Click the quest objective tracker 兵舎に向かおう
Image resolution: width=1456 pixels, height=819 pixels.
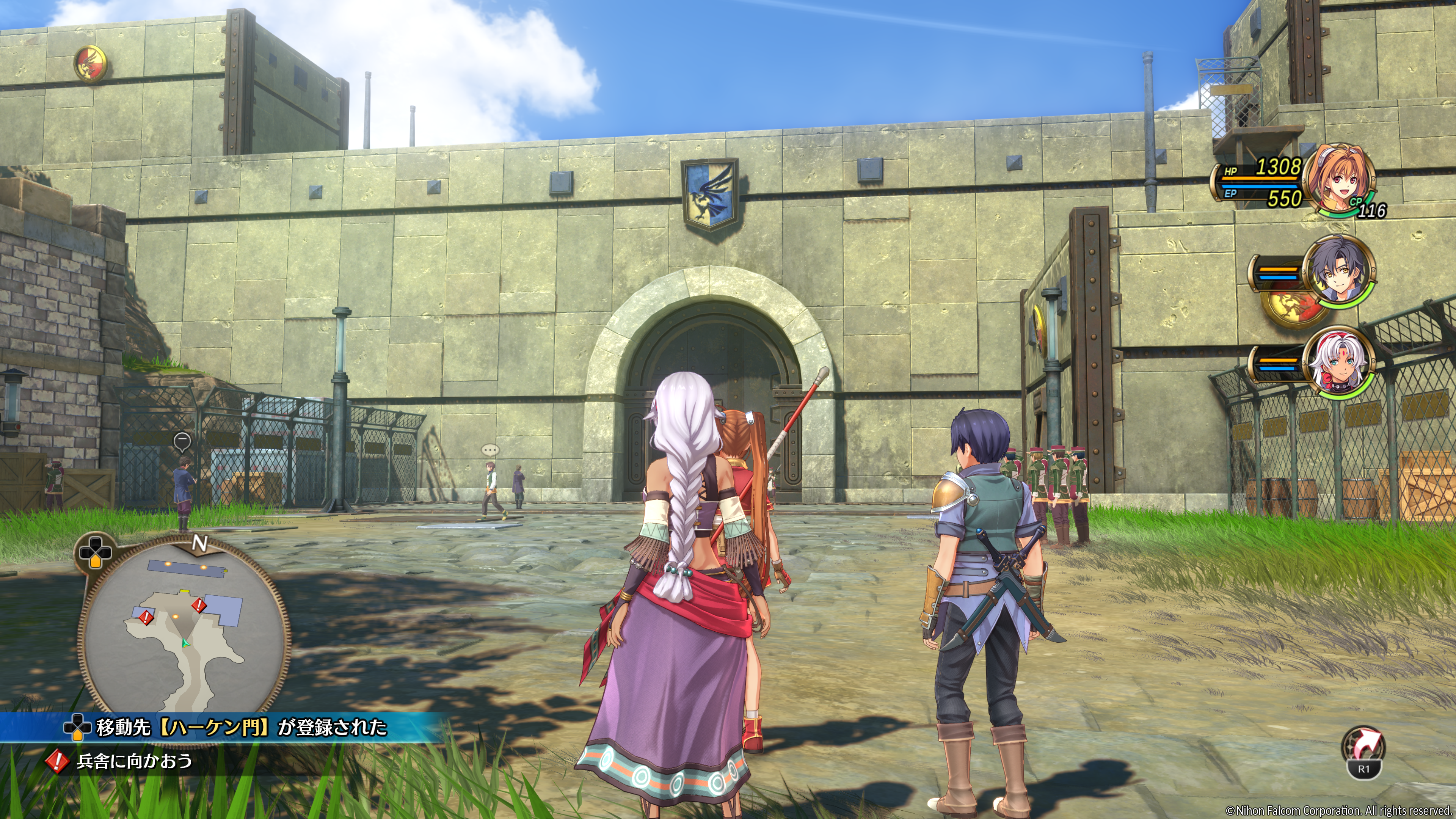coord(134,761)
